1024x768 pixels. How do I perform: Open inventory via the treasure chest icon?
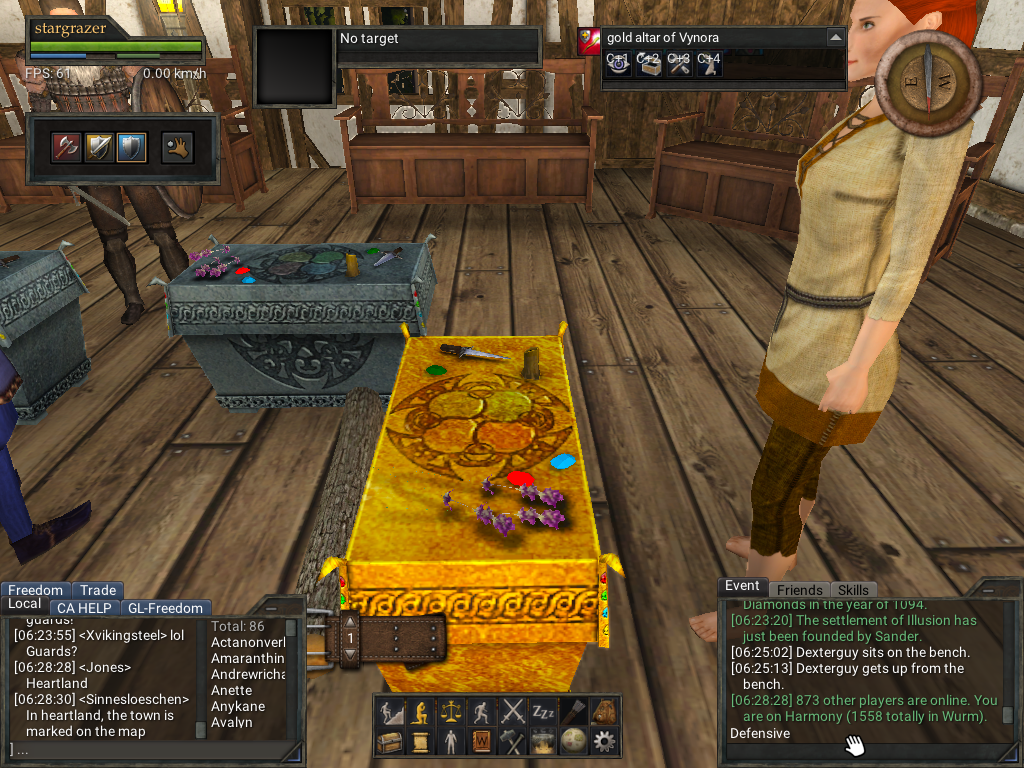click(389, 742)
